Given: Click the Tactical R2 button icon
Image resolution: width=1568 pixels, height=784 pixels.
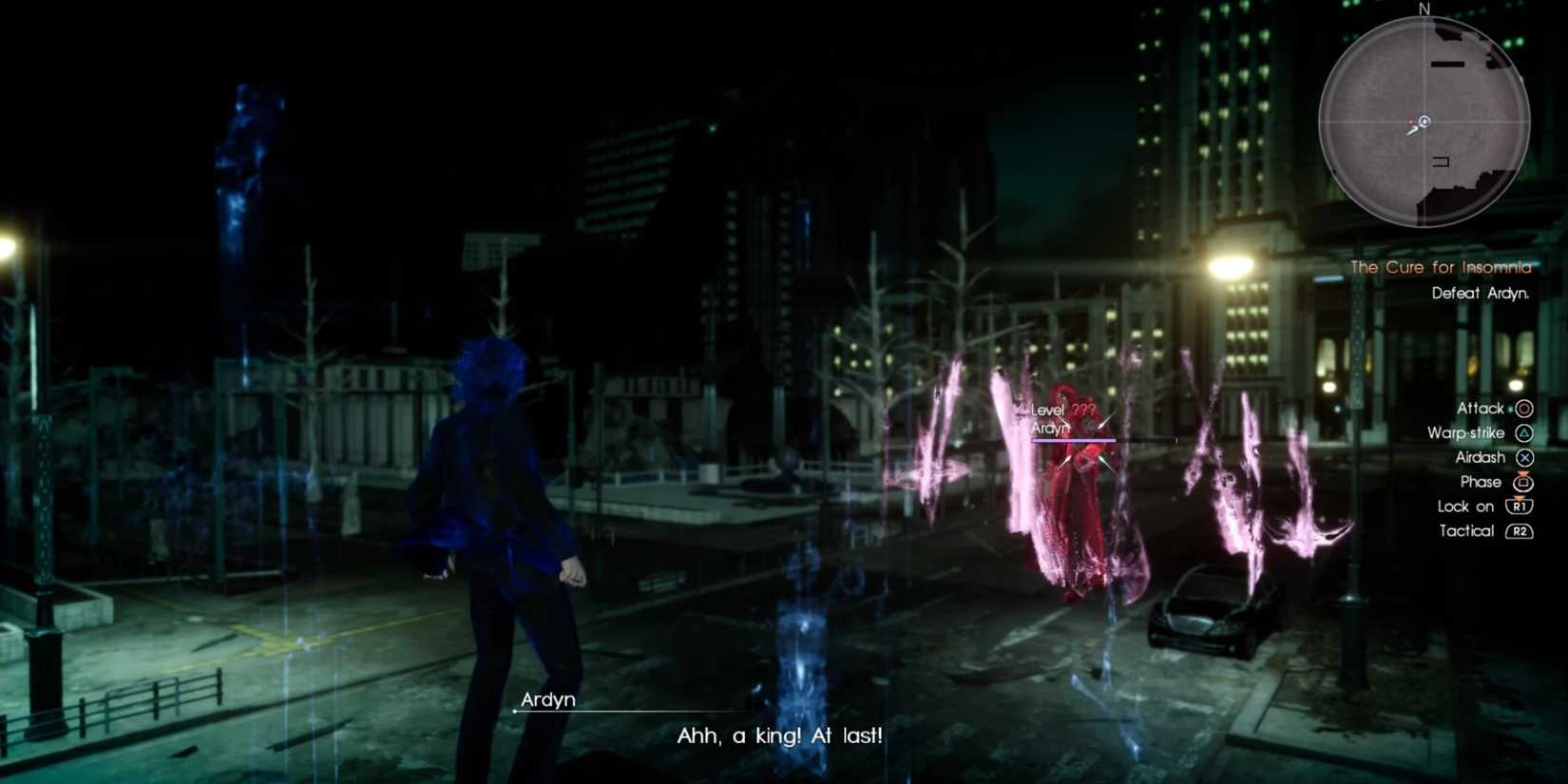Looking at the screenshot, I should [1520, 531].
